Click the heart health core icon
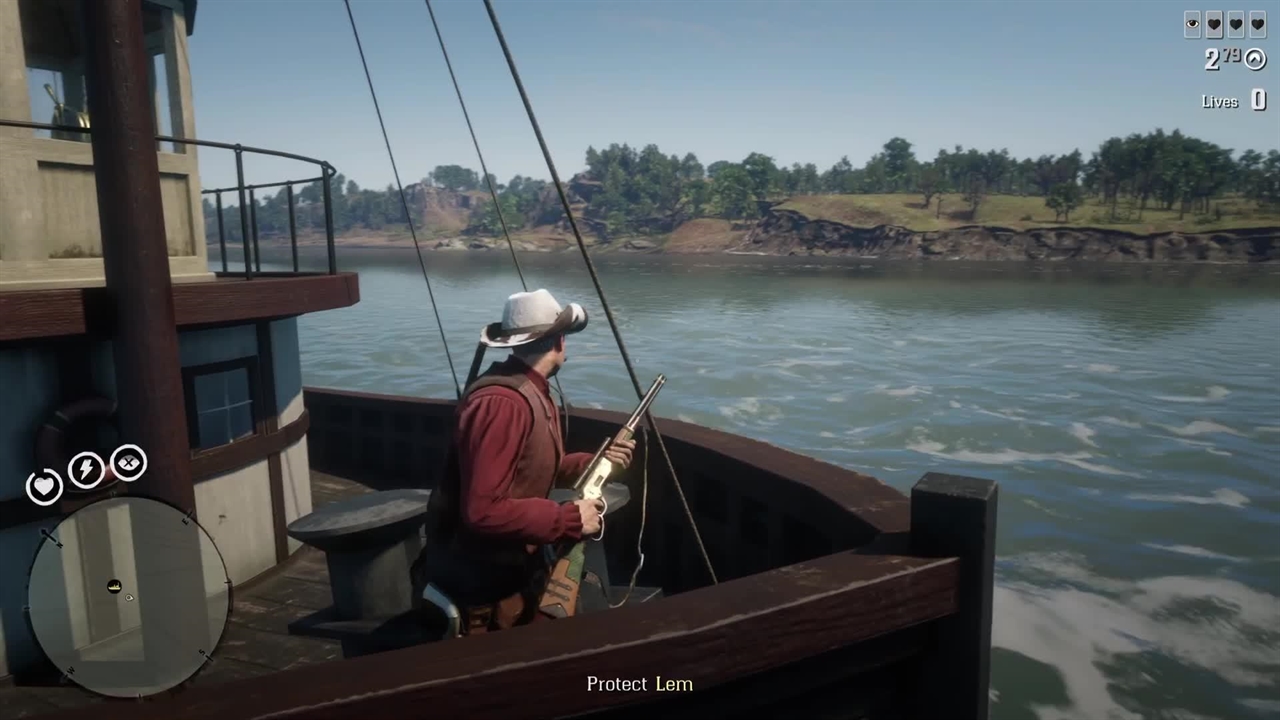Viewport: 1280px width, 720px height. pos(44,487)
